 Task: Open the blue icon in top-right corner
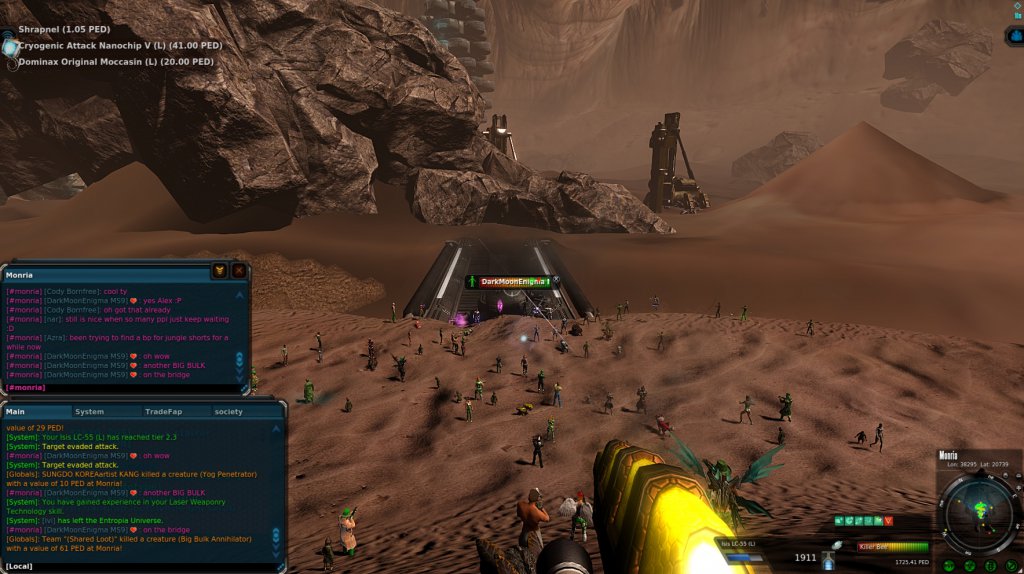(1013, 37)
